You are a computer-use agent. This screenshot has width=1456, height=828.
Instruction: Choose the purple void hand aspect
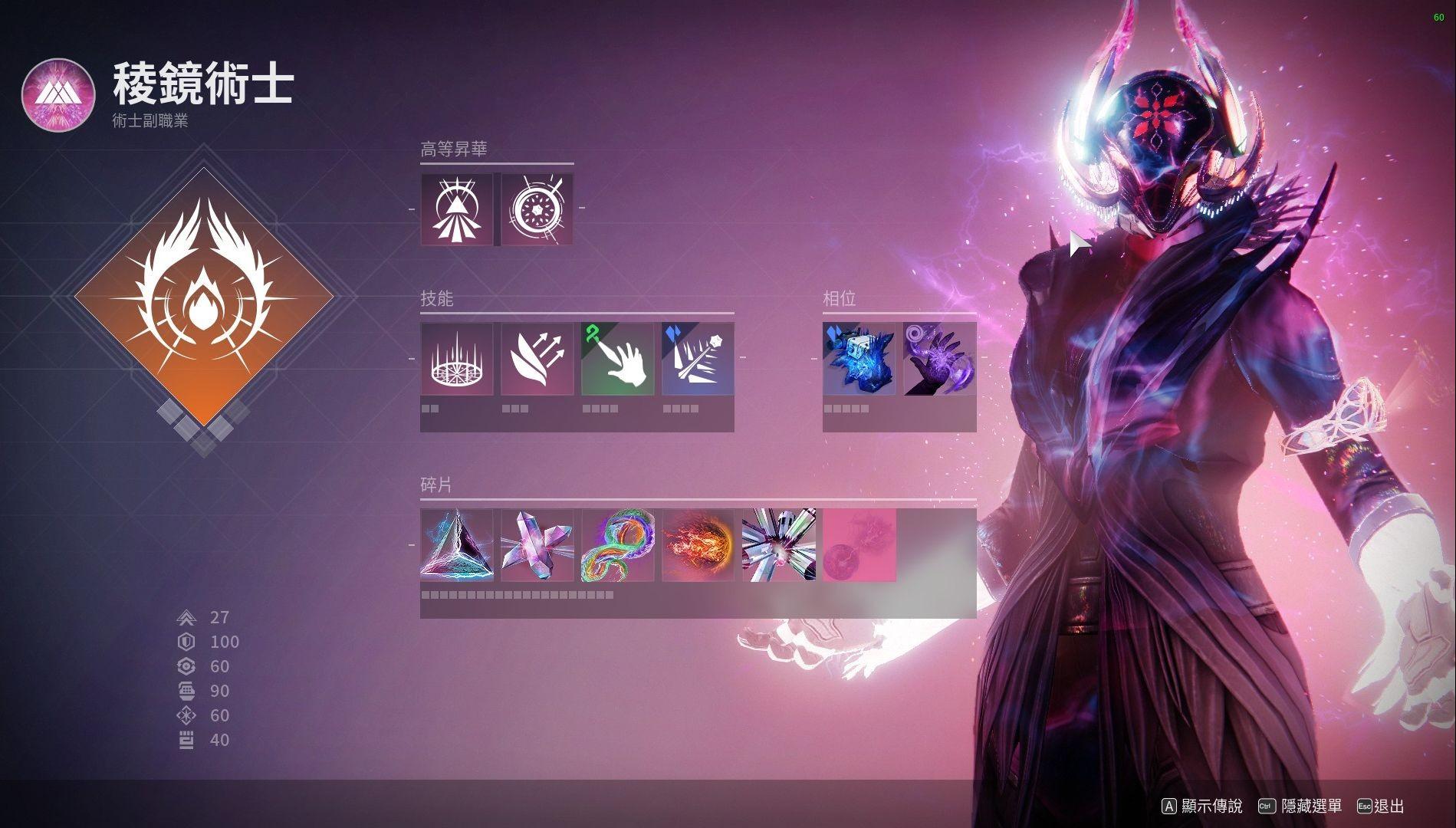[x=939, y=359]
